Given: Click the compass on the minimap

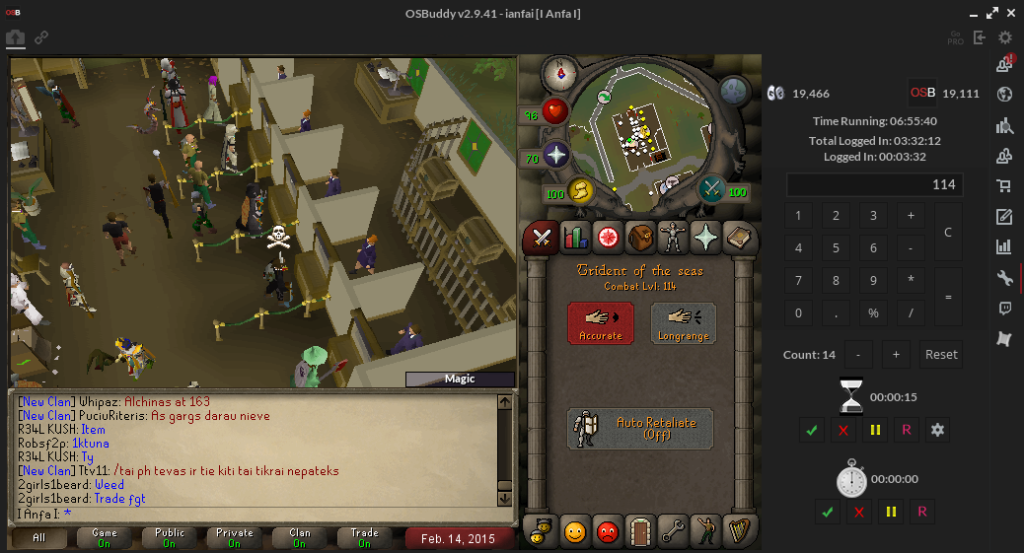Looking at the screenshot, I should click(x=558, y=73).
